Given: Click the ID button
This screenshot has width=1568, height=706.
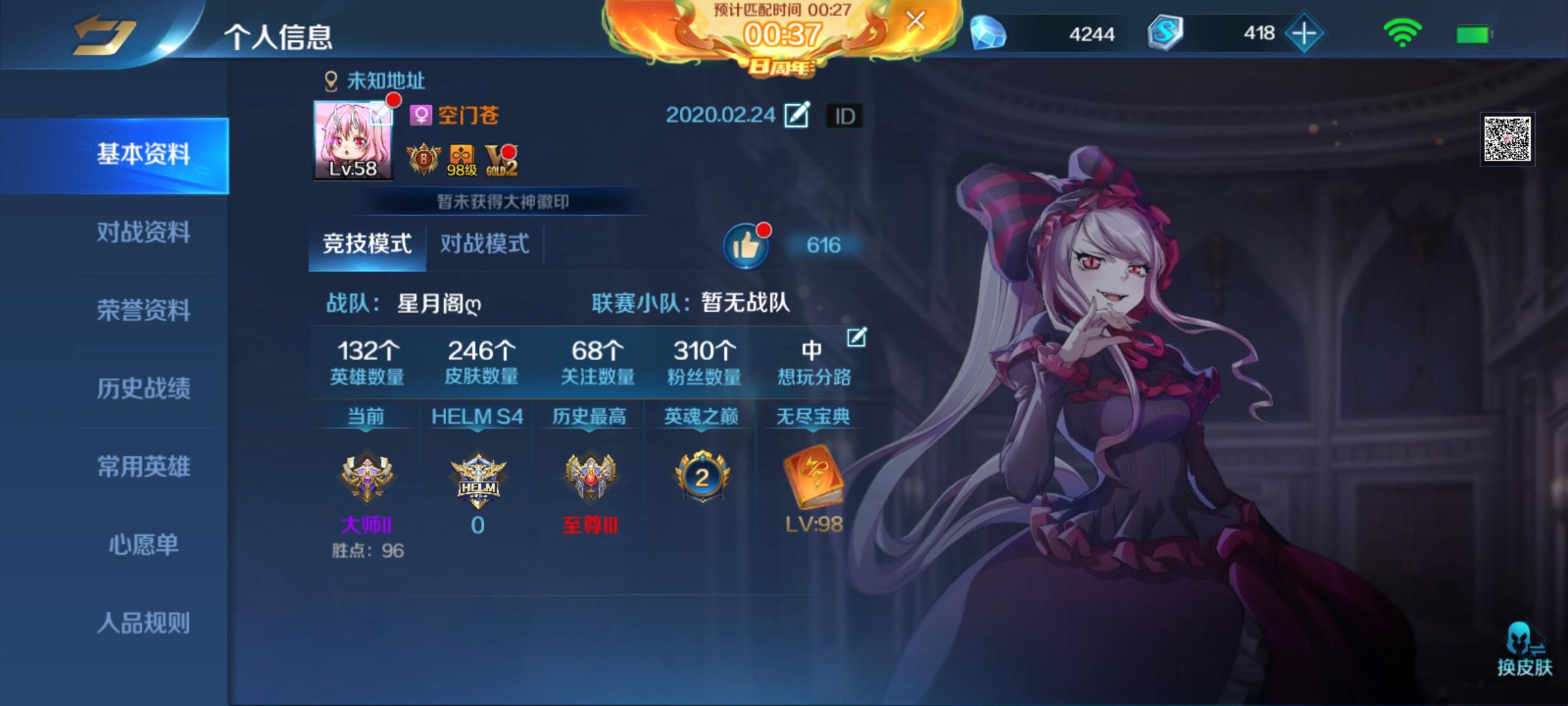Looking at the screenshot, I should 844,114.
